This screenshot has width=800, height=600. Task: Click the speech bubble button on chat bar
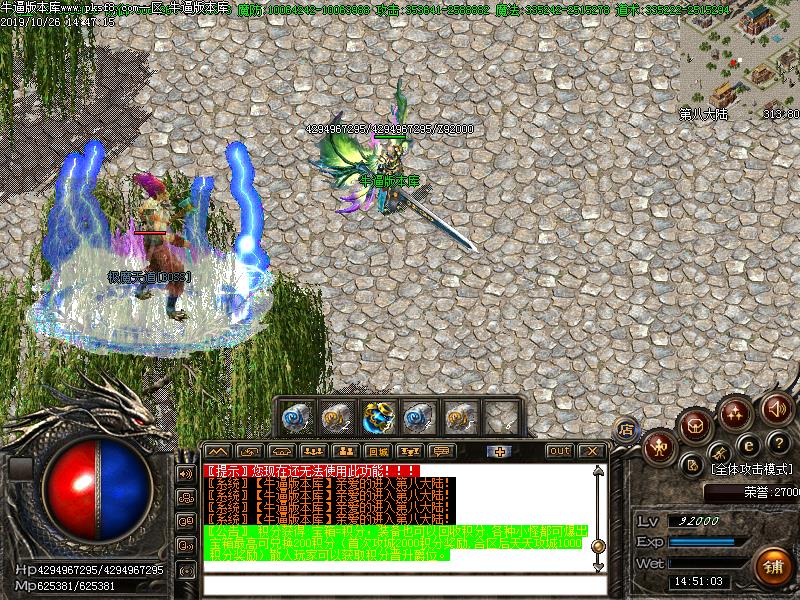coord(441,451)
